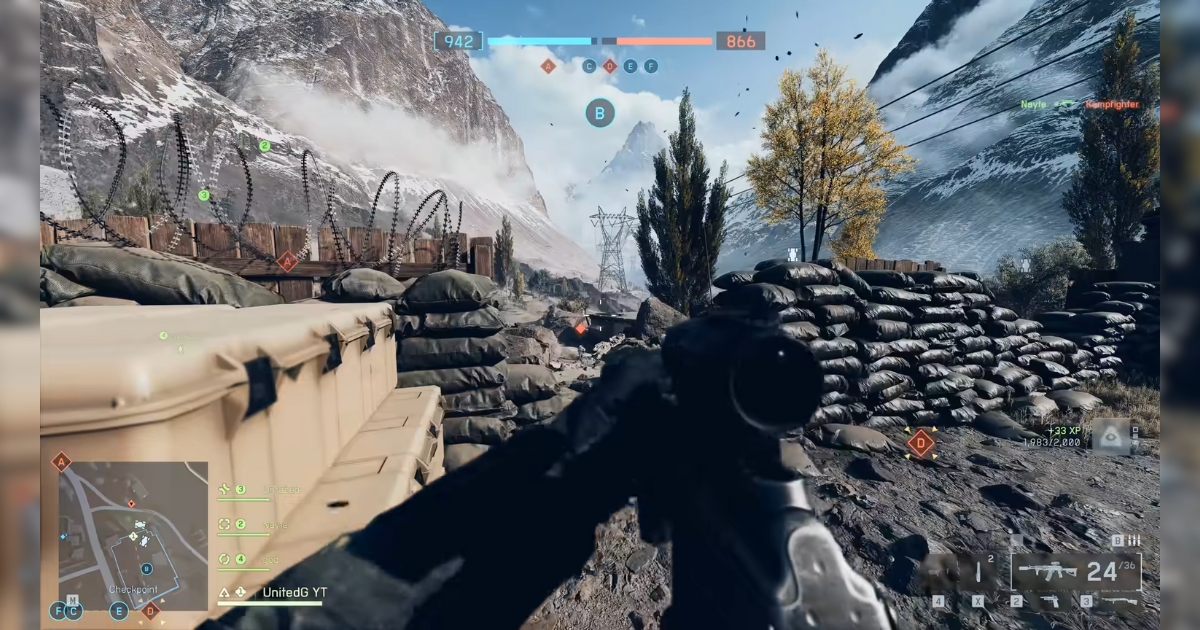Click the D objective marker on the ground
This screenshot has width=1200, height=630.
point(920,443)
